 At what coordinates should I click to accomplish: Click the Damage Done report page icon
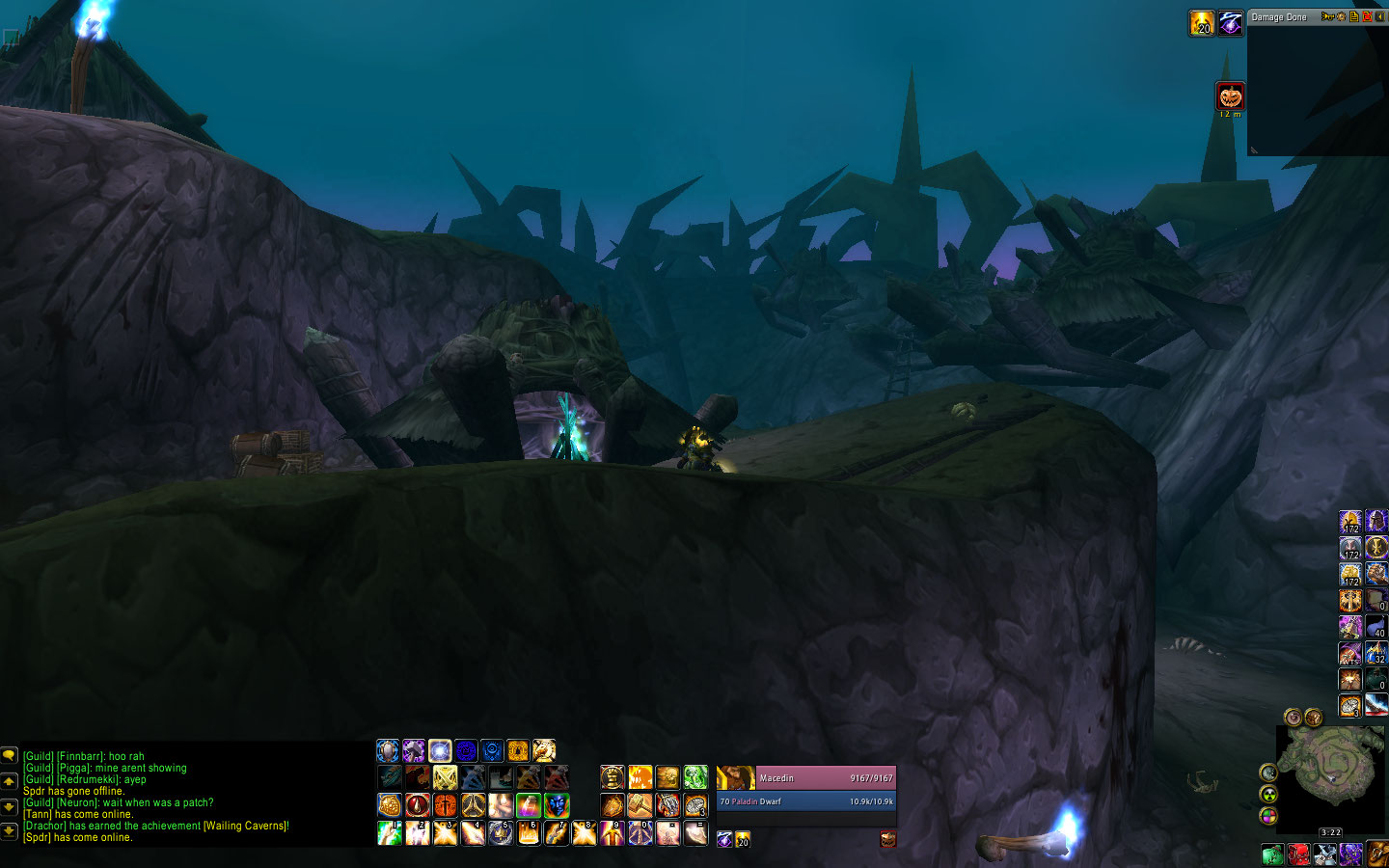tap(1354, 17)
